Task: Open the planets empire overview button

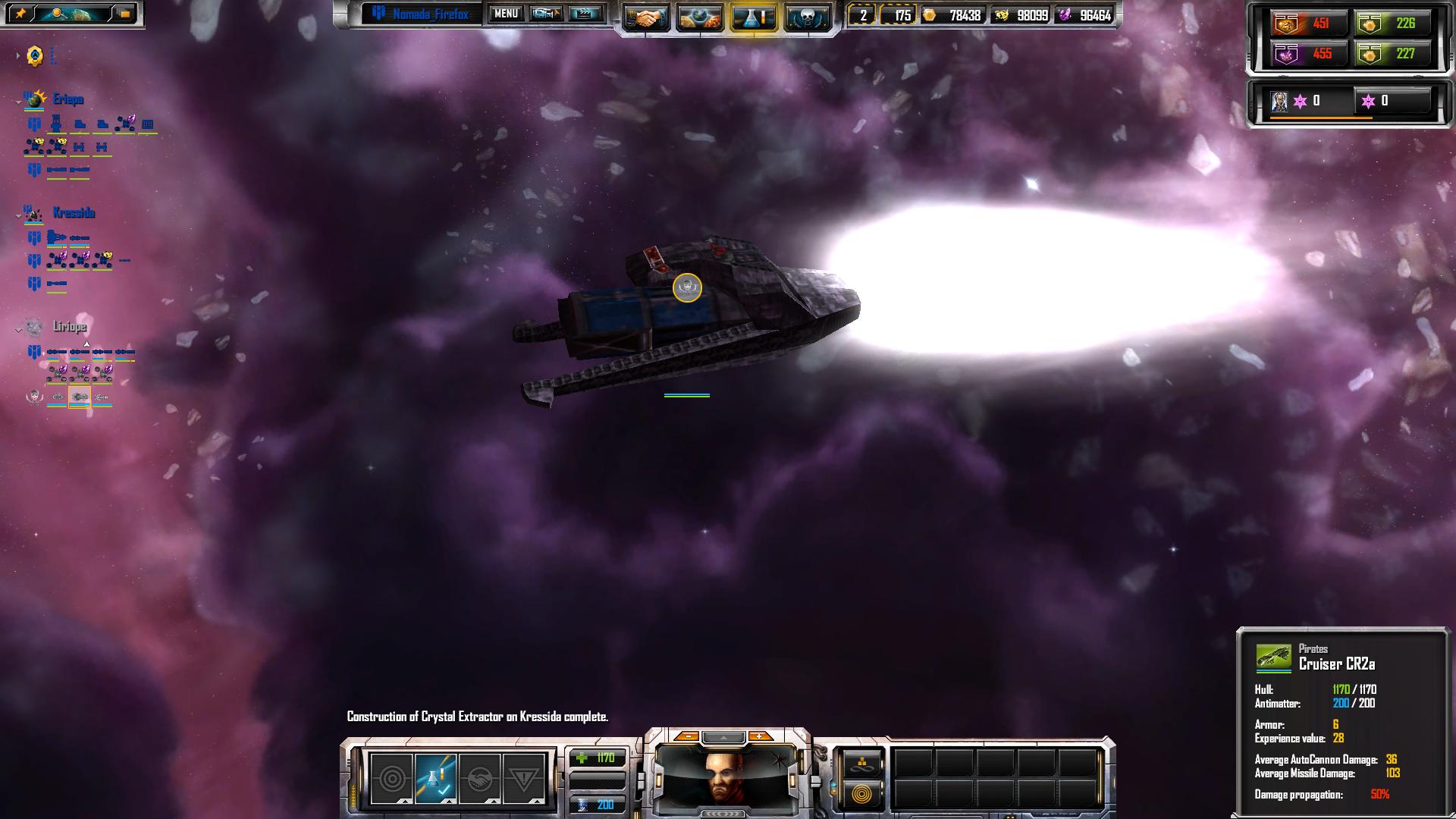Action: coord(699,17)
